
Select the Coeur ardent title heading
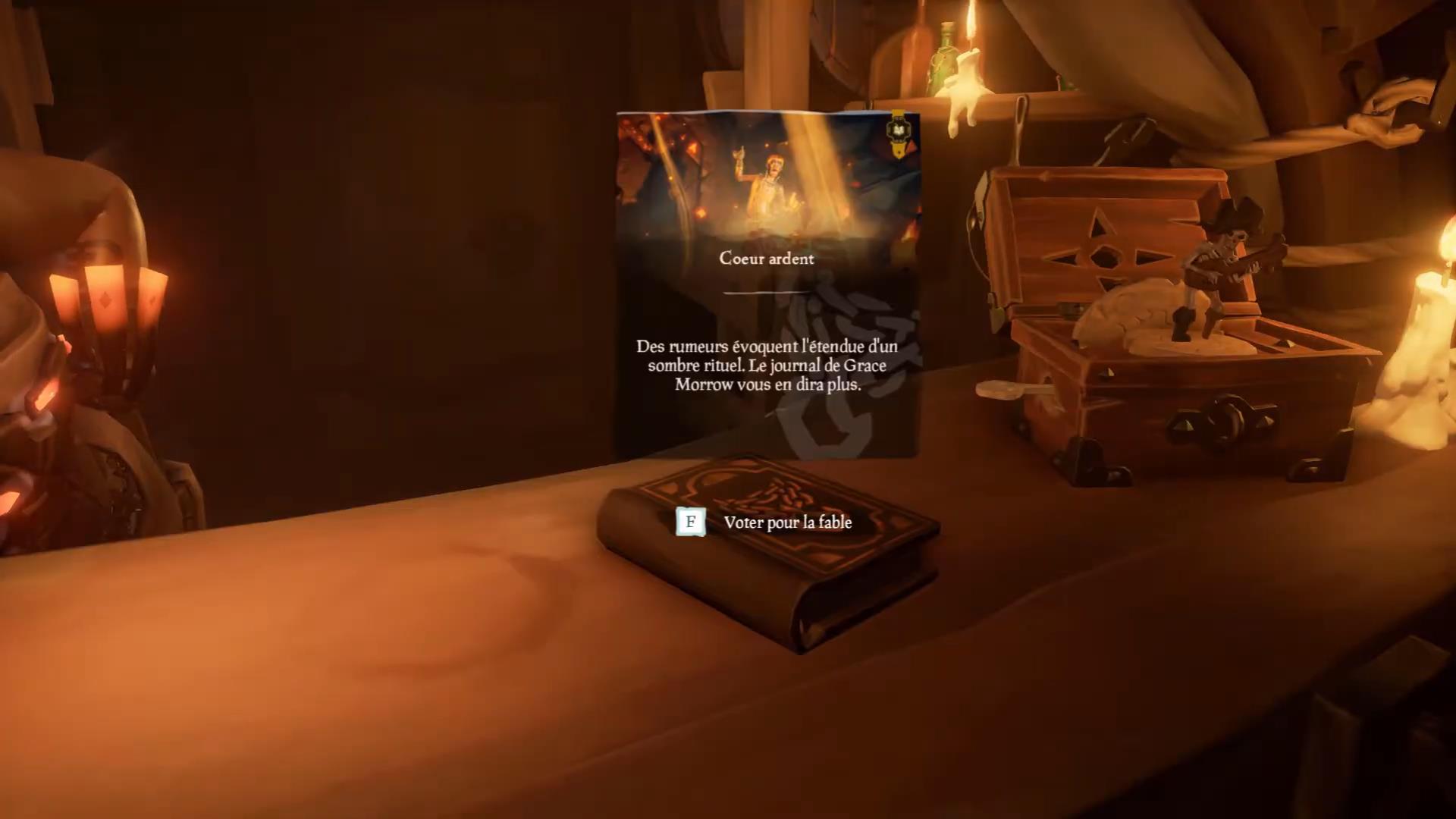(x=766, y=258)
